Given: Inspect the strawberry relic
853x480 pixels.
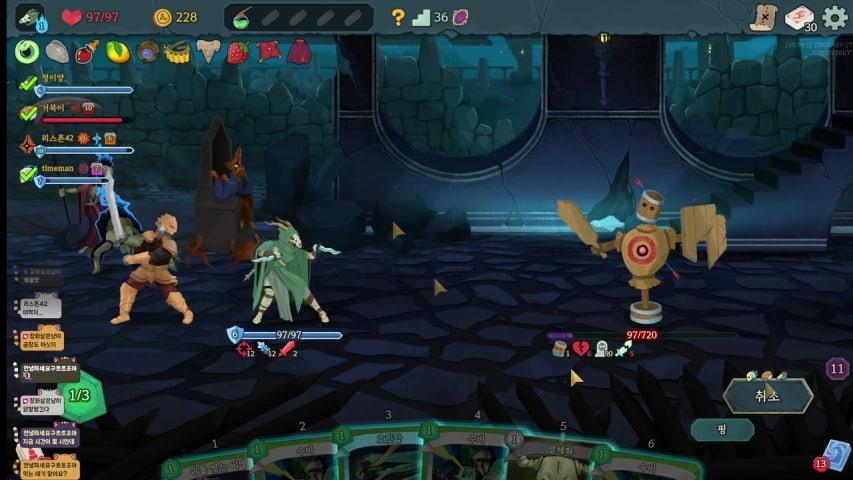Looking at the screenshot, I should pos(237,52).
